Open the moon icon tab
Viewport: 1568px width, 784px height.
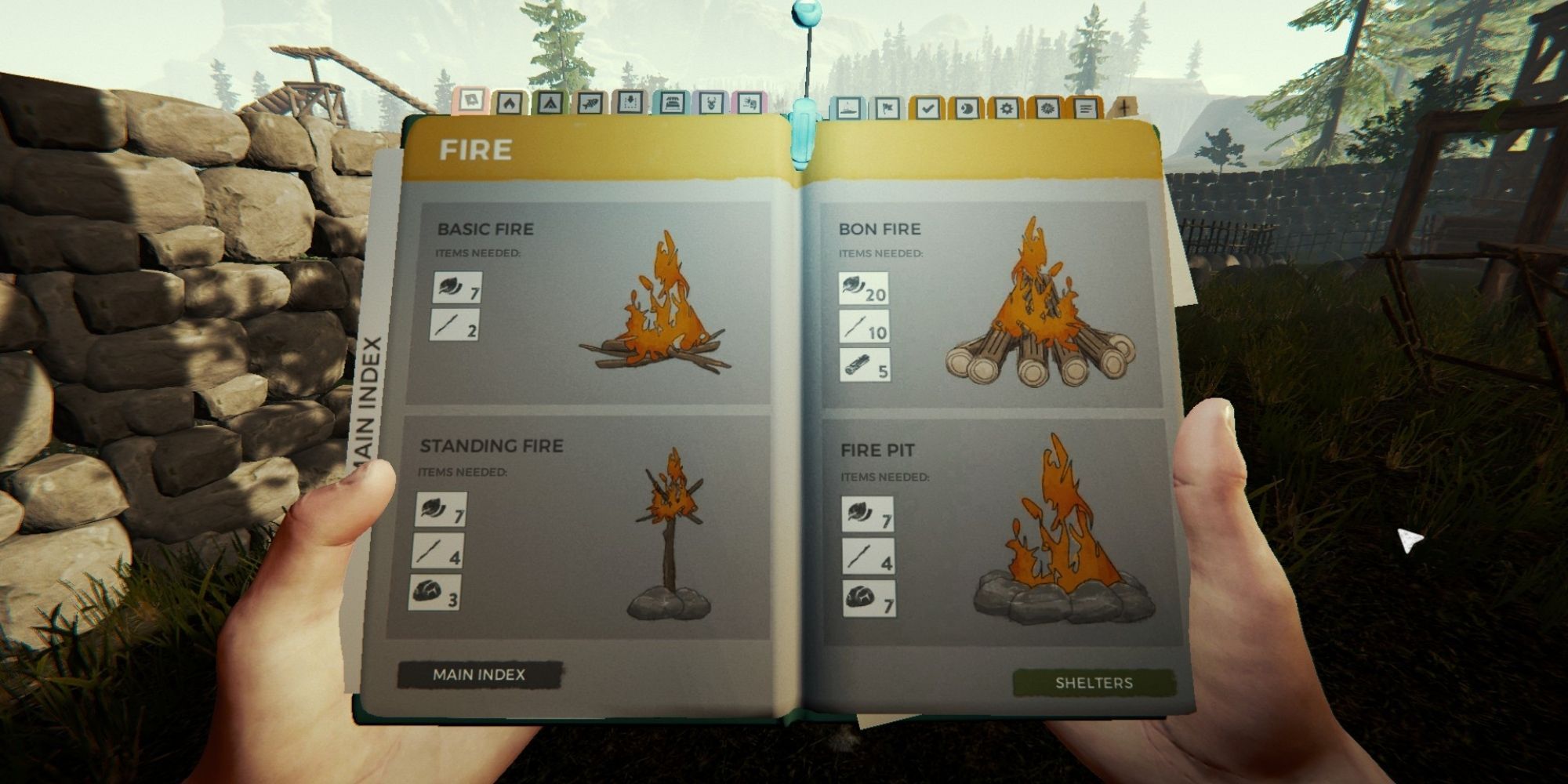969,106
